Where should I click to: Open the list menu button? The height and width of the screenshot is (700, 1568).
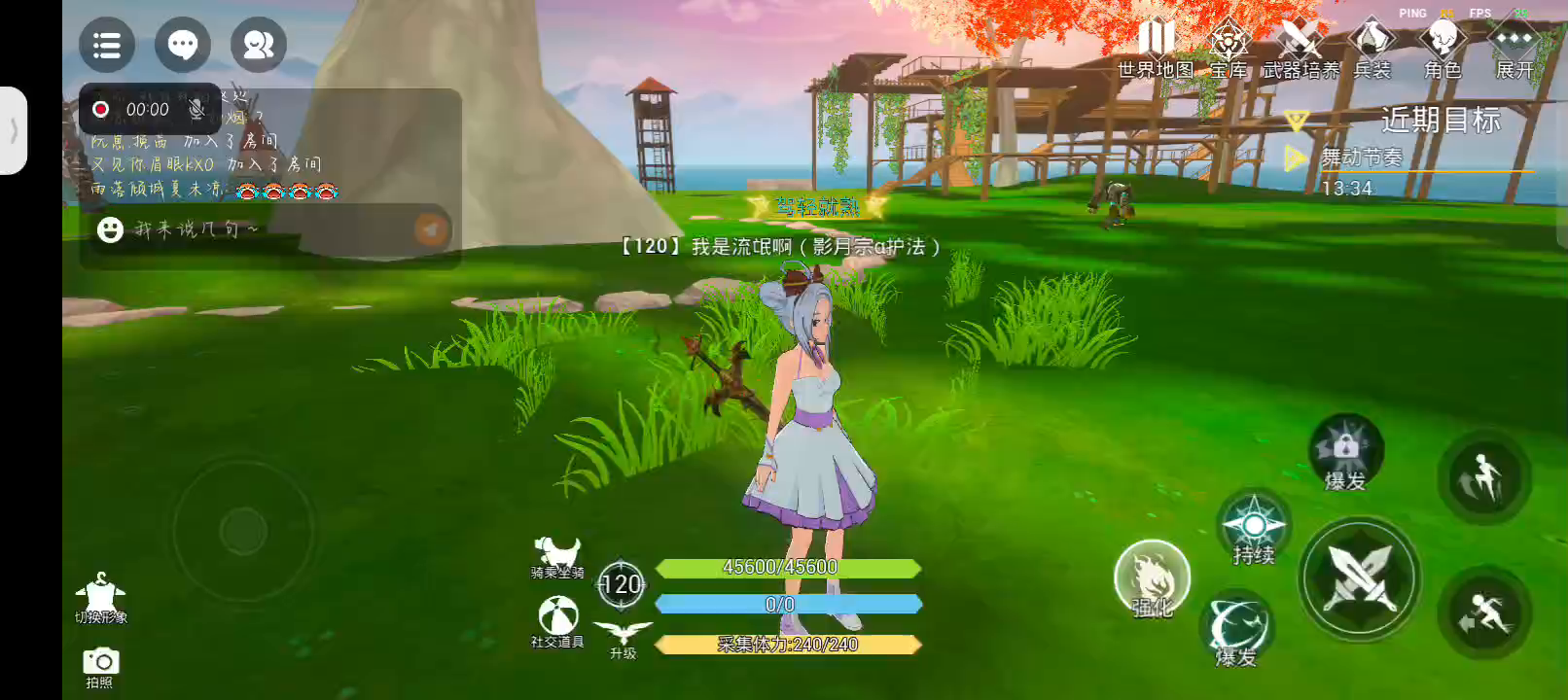coord(107,45)
